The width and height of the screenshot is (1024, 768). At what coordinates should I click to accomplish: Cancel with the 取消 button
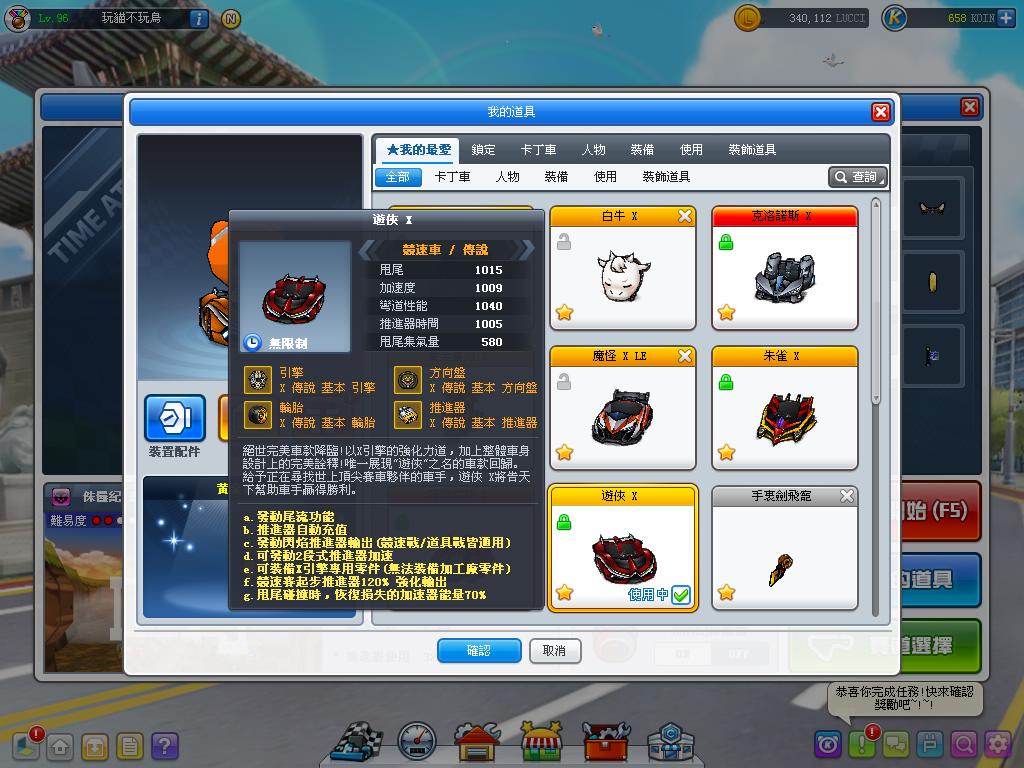pos(554,651)
